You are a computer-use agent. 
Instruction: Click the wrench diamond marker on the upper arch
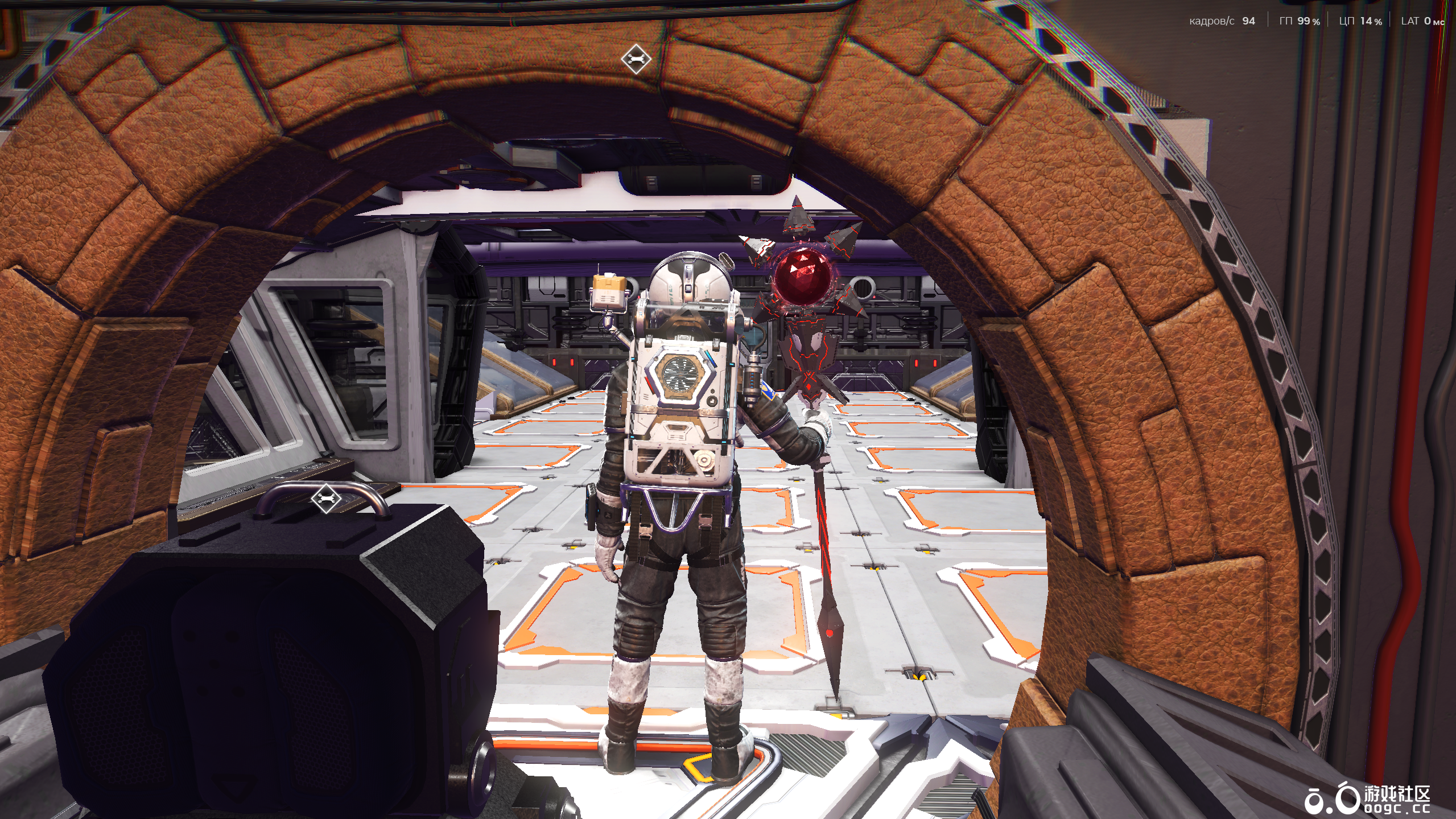point(636,59)
